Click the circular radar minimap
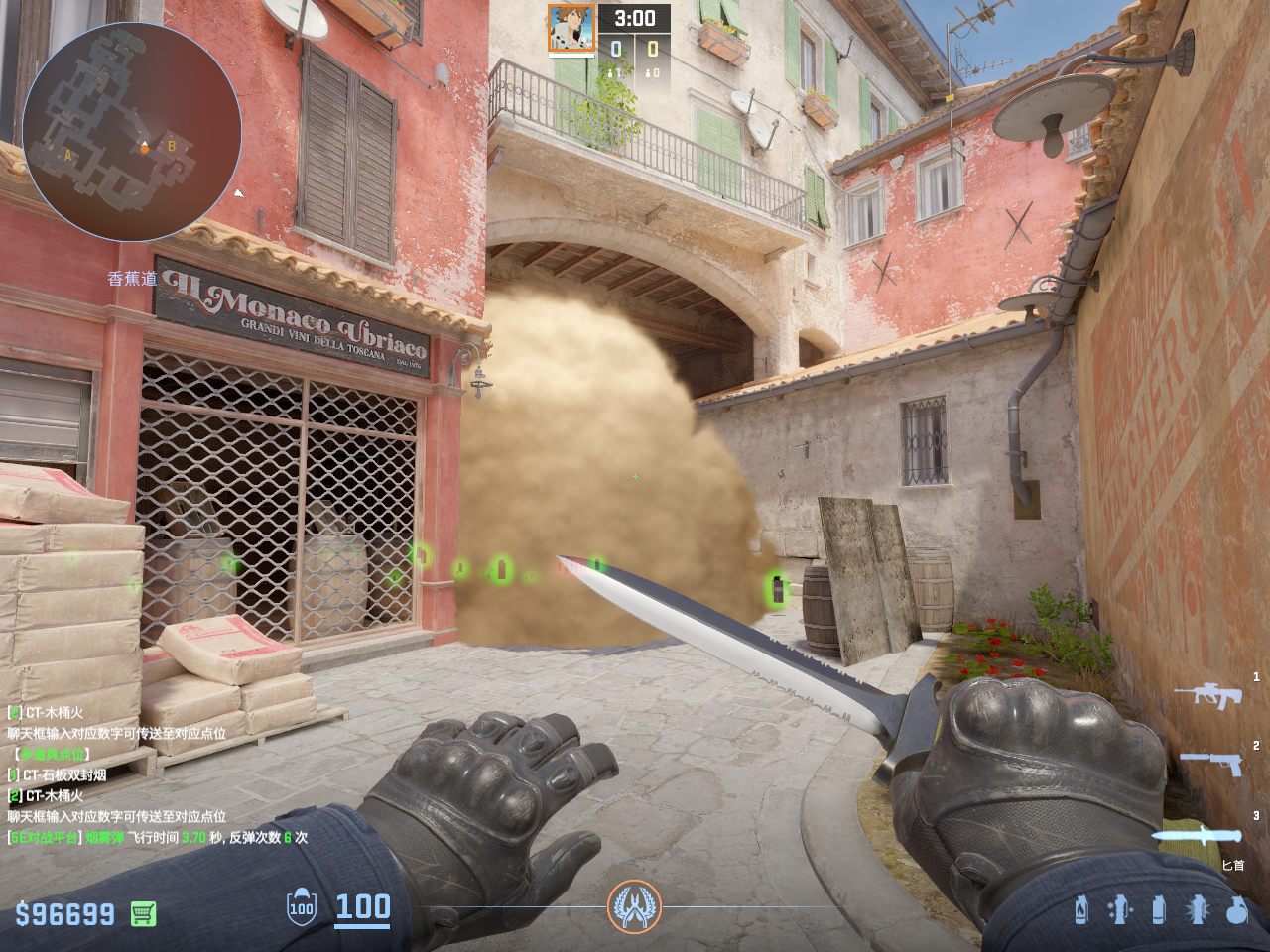The image size is (1270, 952). click(132, 131)
